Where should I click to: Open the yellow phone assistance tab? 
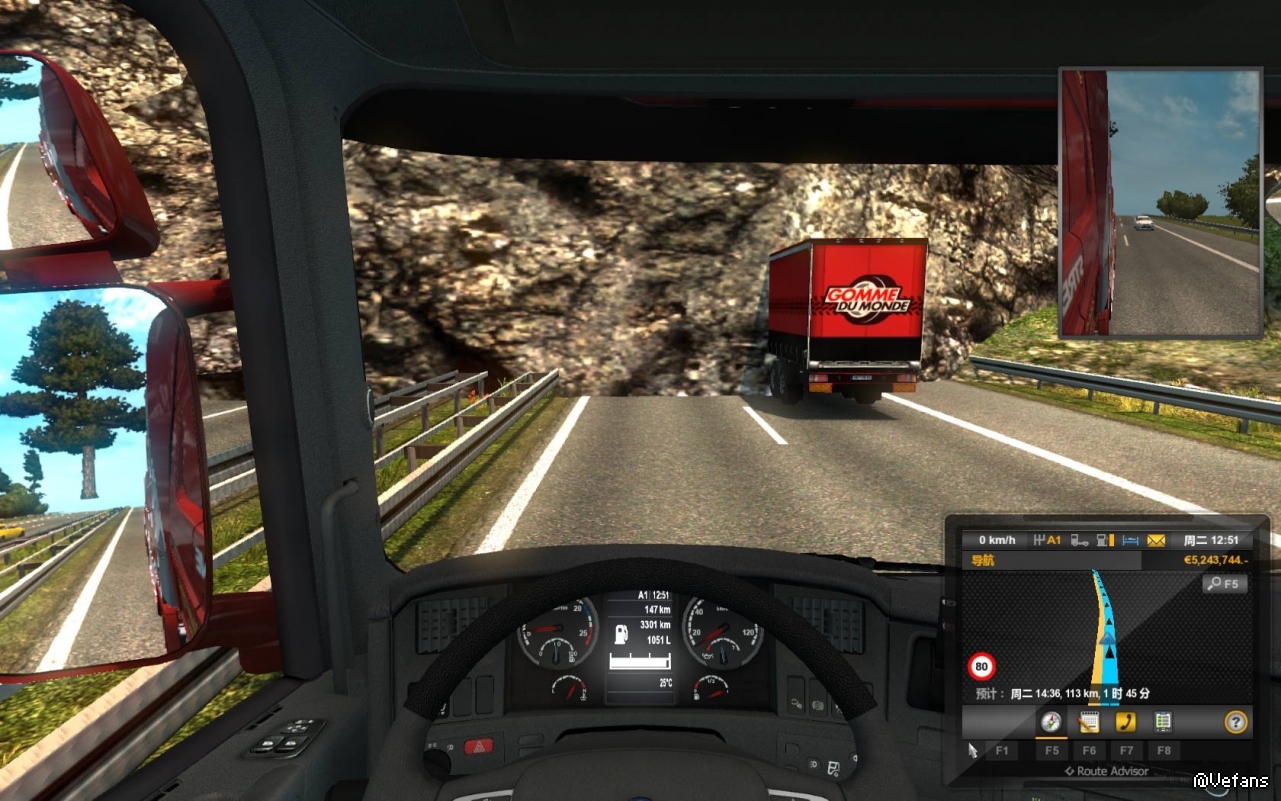point(1126,721)
